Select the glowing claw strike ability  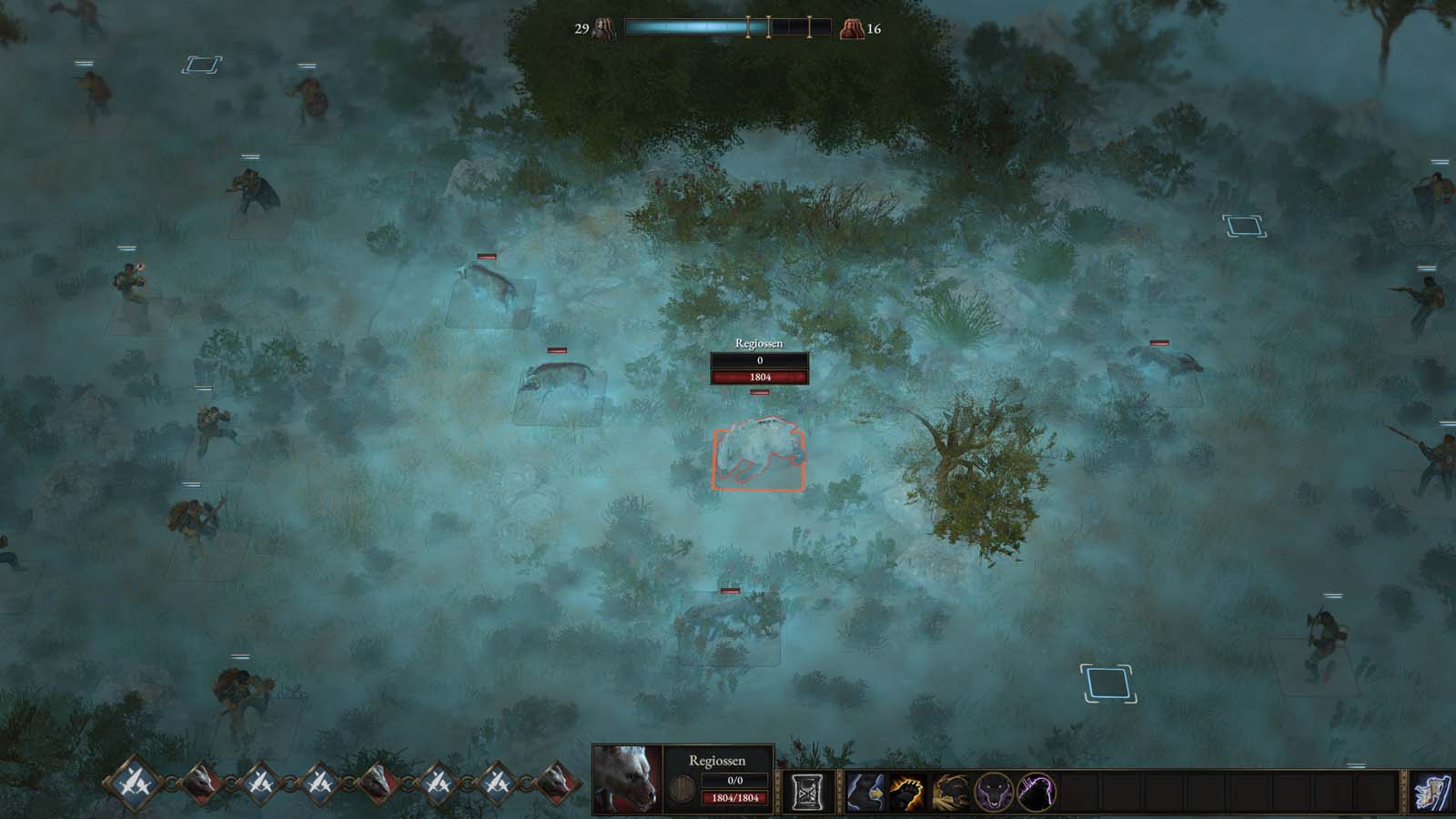pyautogui.click(x=906, y=791)
